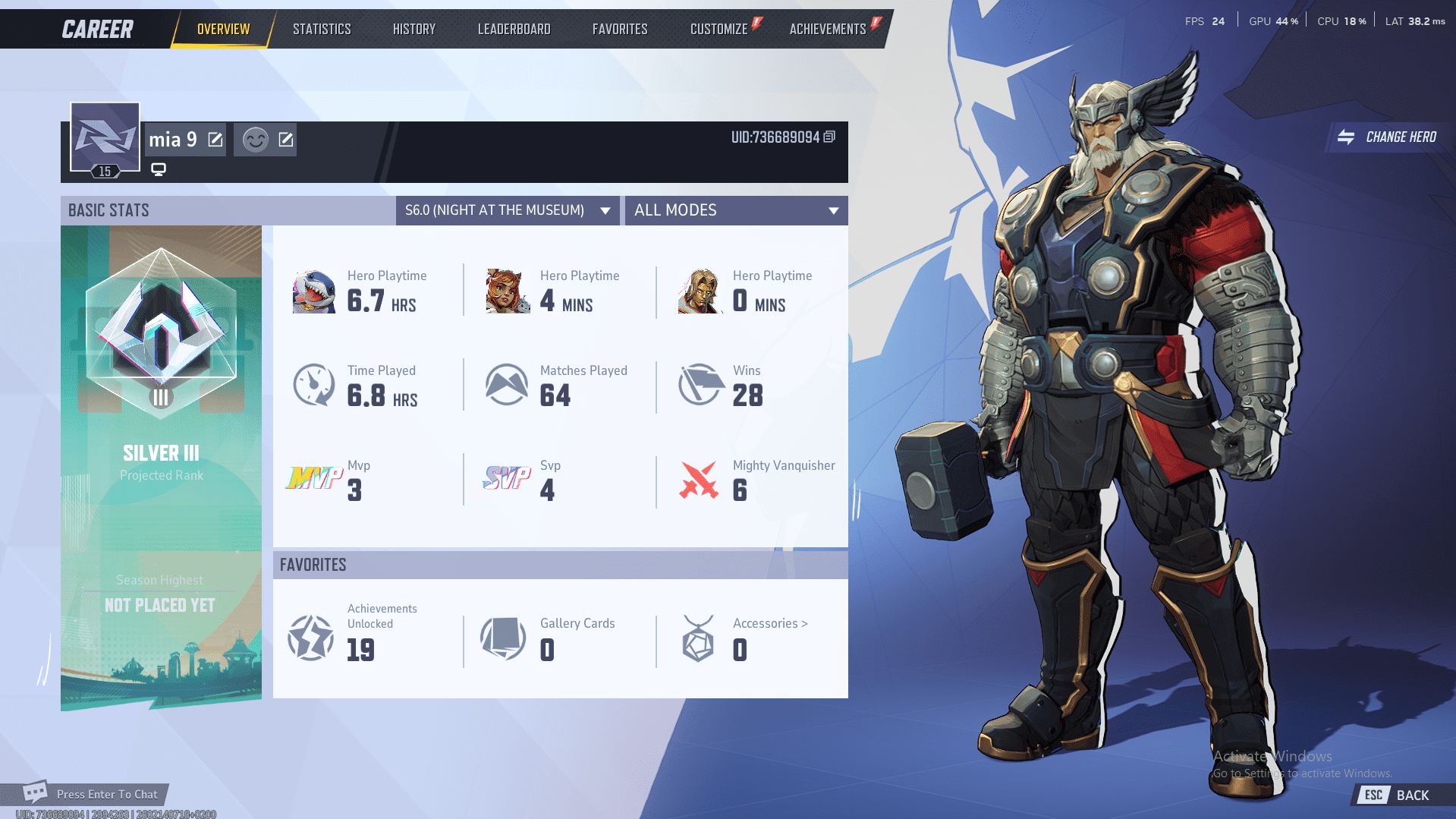Click the Mighty Vanquisher crossed-swords icon

pos(699,480)
